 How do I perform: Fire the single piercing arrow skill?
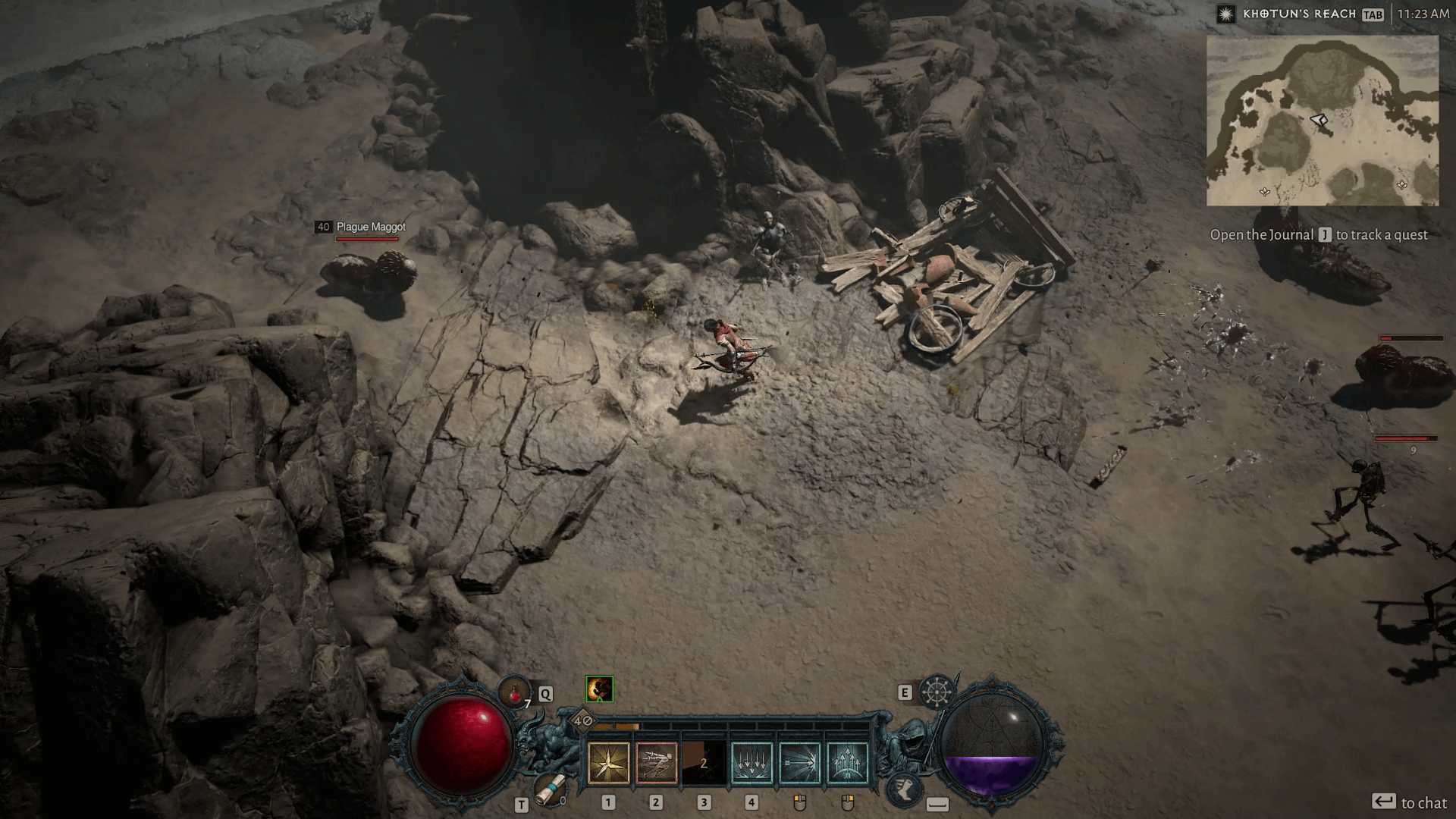click(799, 762)
